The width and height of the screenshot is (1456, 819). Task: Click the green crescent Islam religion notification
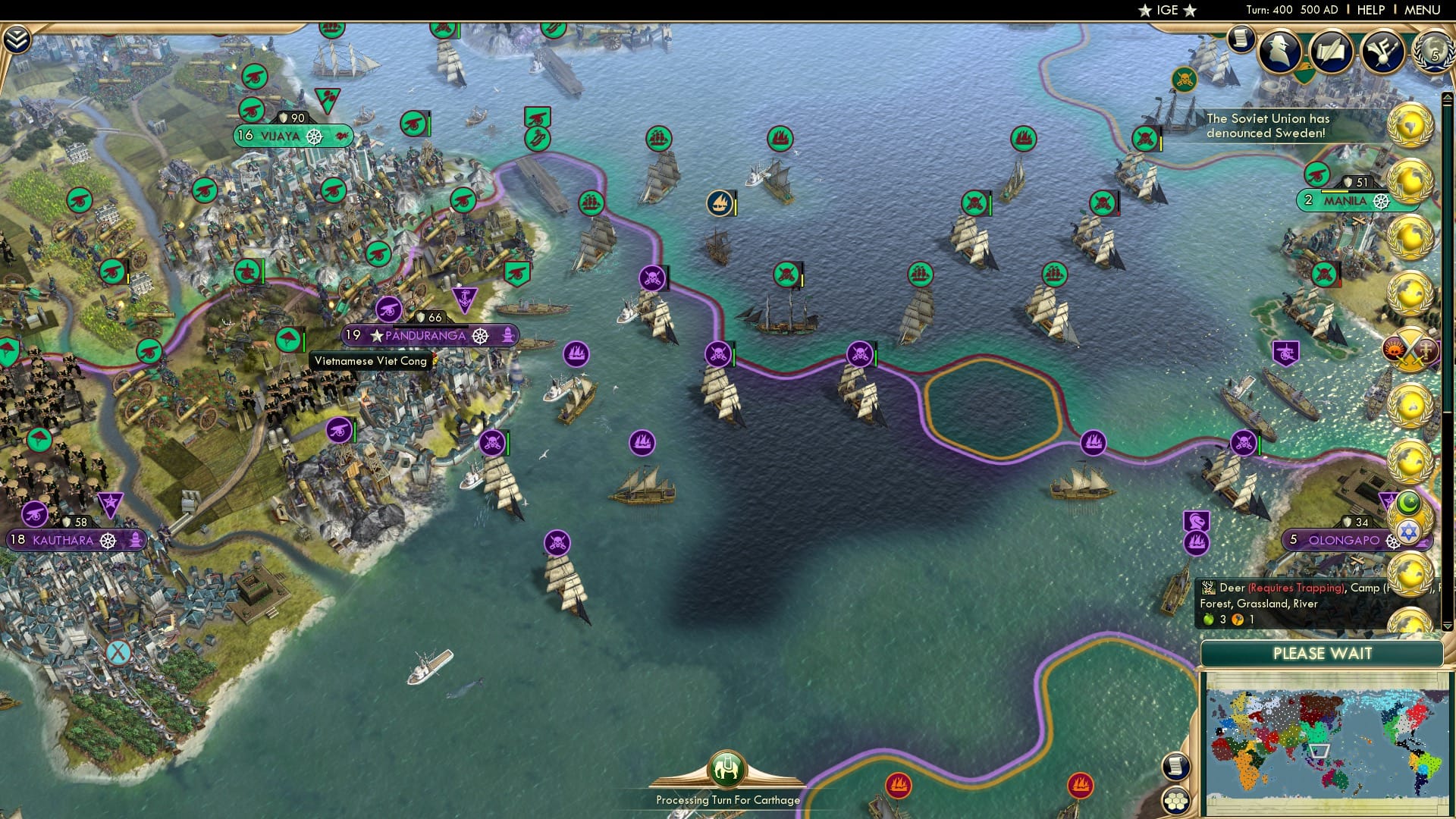coord(1409,501)
